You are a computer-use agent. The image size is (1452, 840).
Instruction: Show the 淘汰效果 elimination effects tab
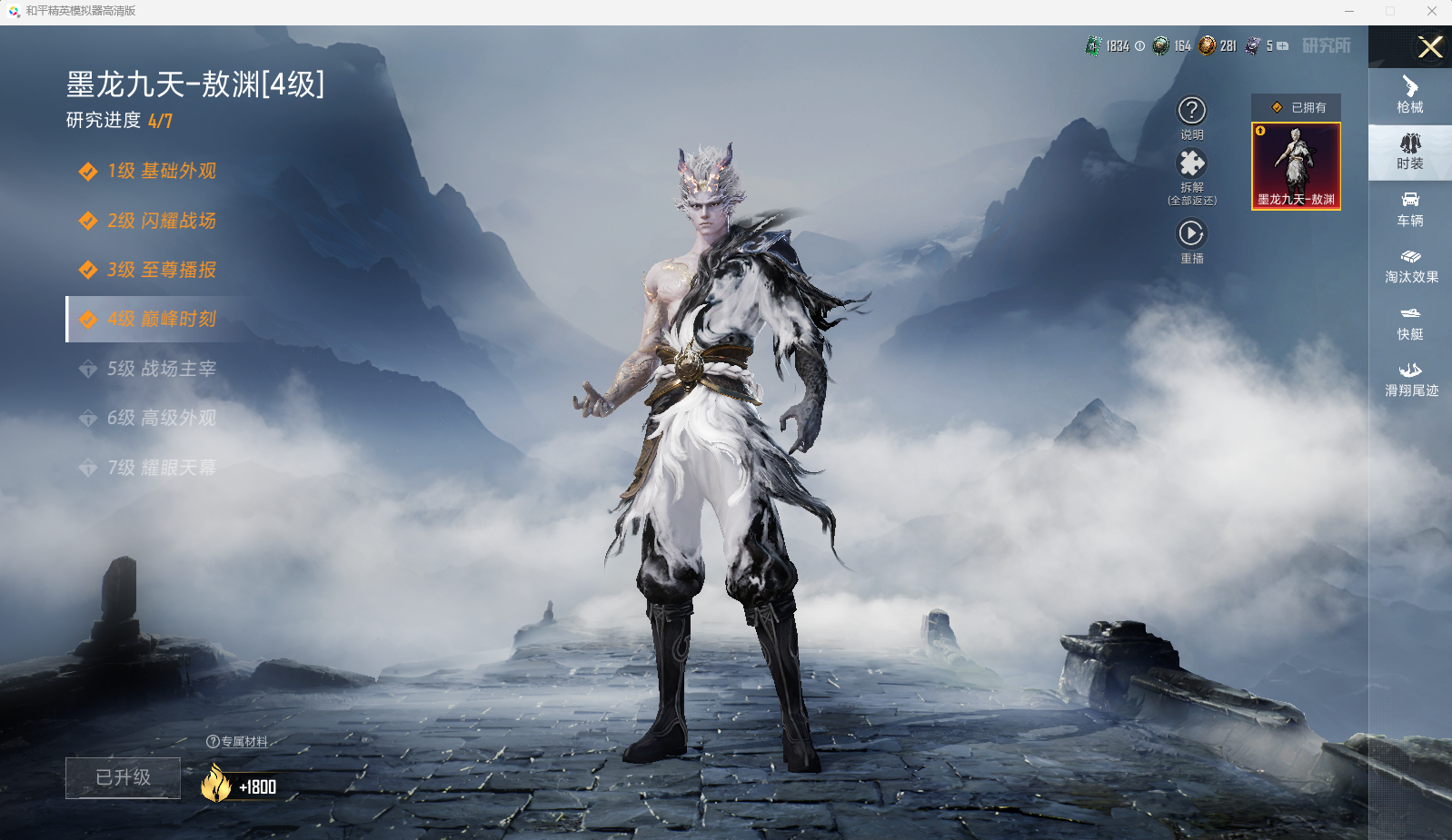(1410, 265)
